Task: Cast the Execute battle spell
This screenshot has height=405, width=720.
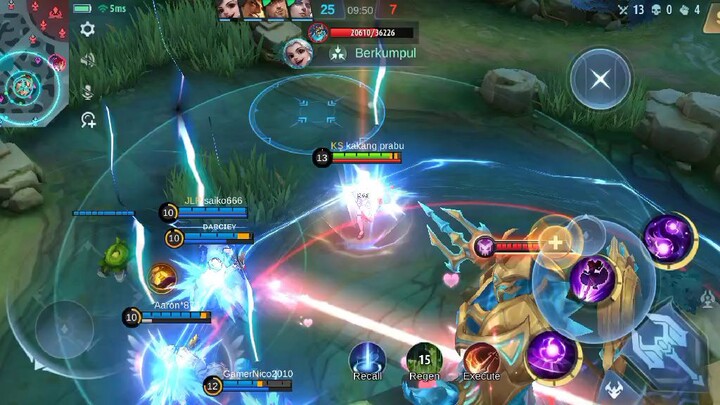Action: 481,359
